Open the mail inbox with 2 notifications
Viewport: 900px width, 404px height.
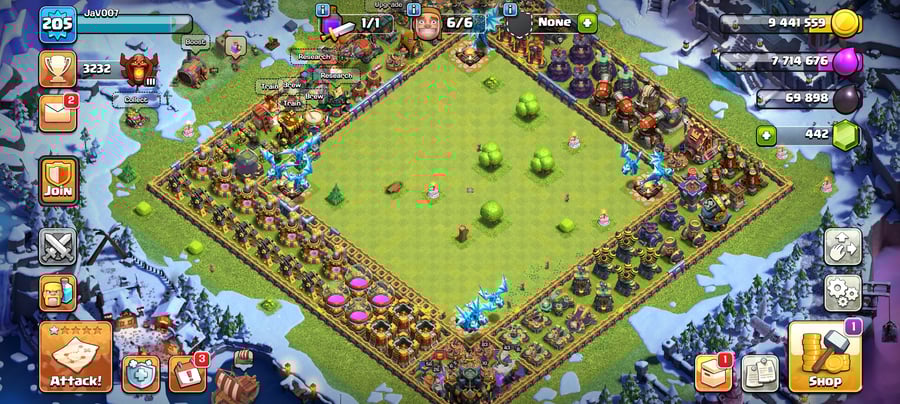58,112
